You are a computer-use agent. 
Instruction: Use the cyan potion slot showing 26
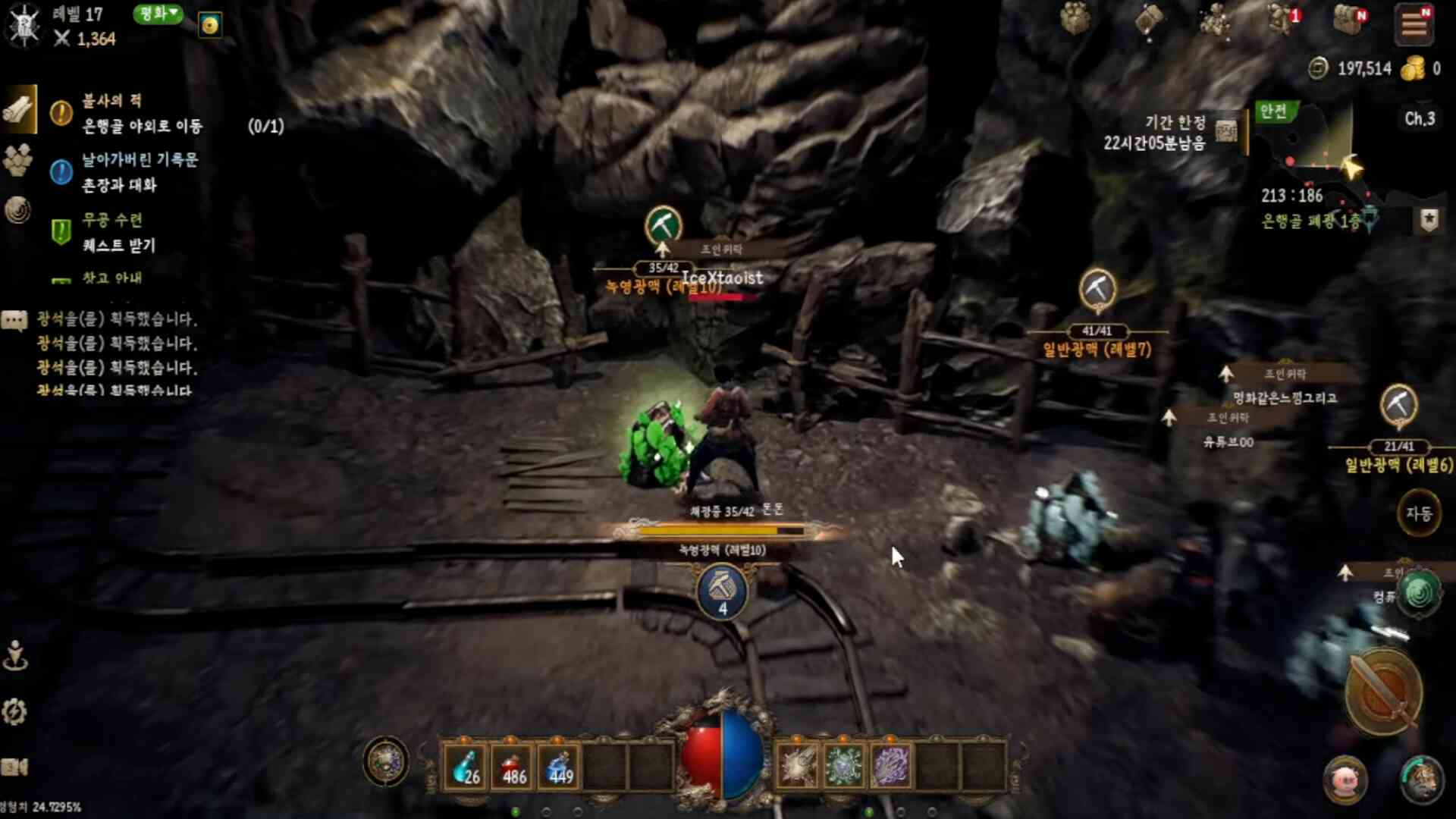[466, 766]
